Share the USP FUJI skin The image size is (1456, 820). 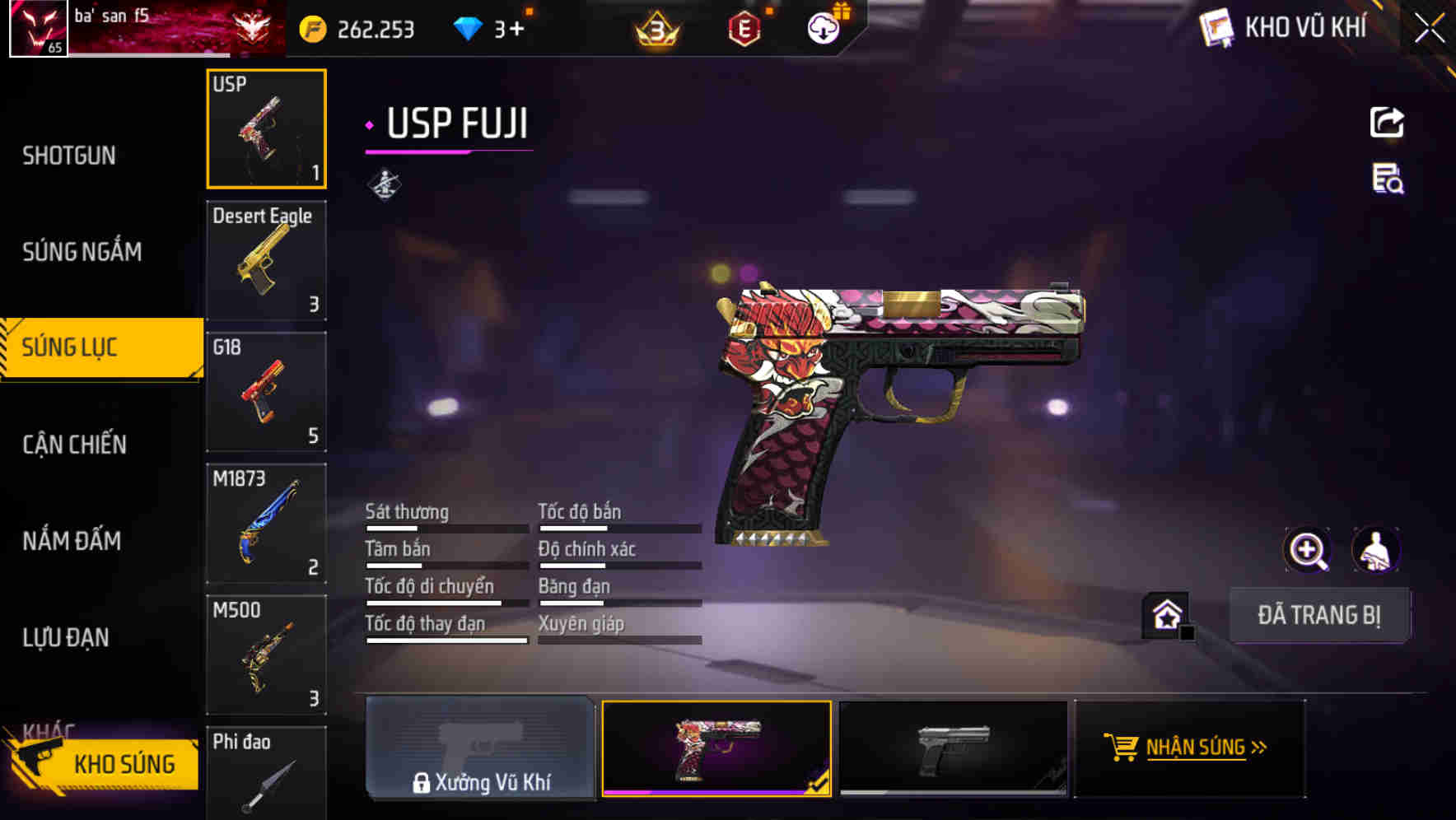point(1388,122)
